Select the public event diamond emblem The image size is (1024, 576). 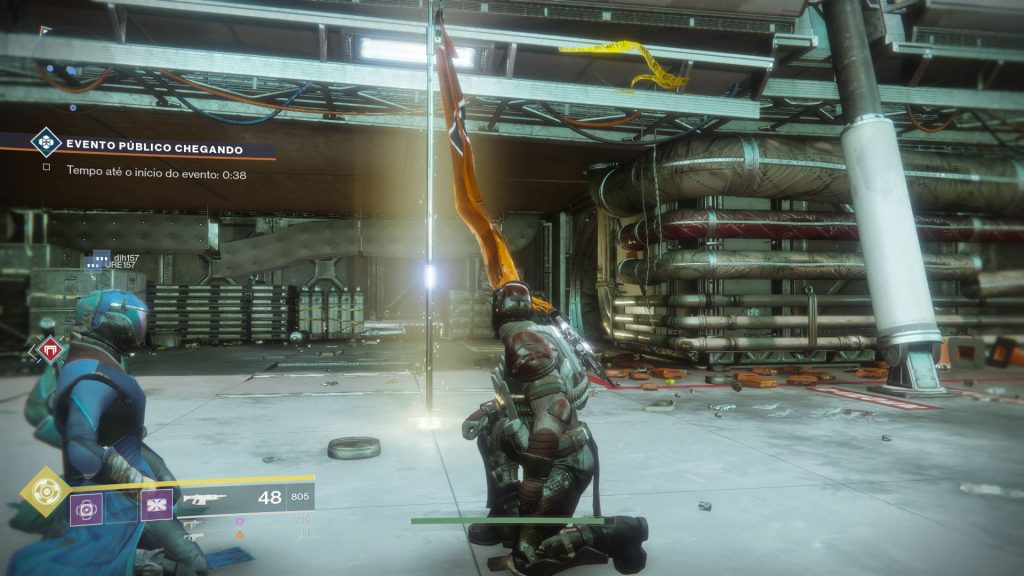click(x=45, y=142)
